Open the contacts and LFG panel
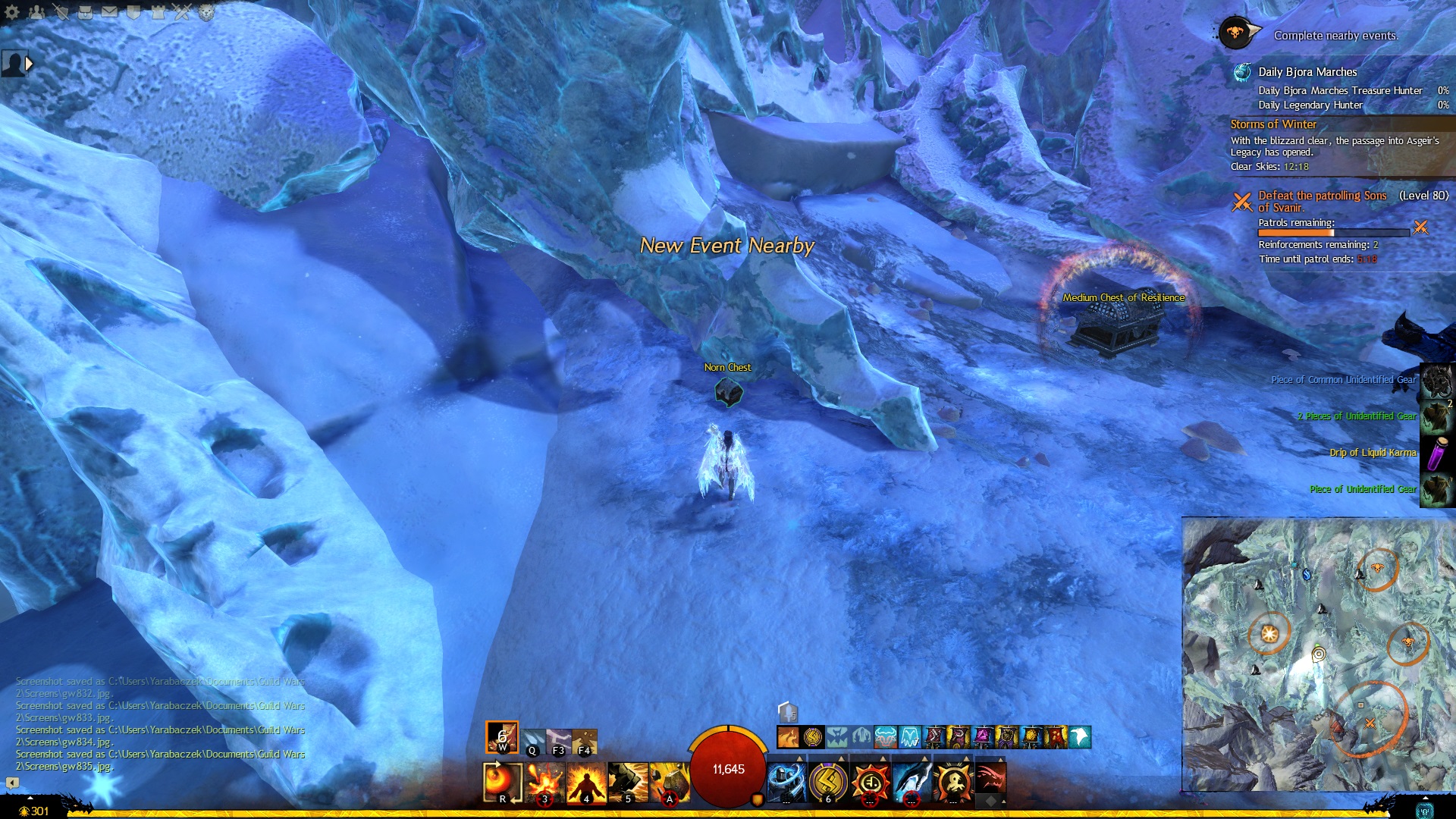This screenshot has height=819, width=1456. coord(36,12)
